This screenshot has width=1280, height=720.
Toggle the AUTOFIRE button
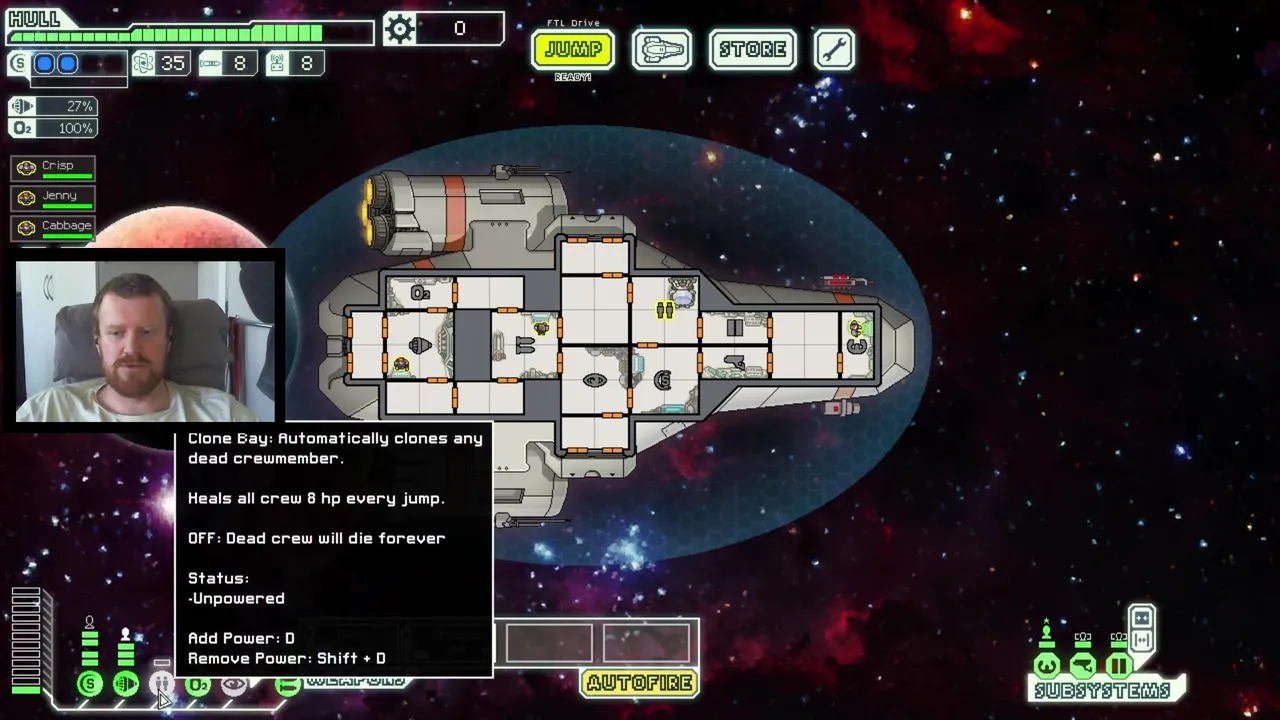click(640, 683)
